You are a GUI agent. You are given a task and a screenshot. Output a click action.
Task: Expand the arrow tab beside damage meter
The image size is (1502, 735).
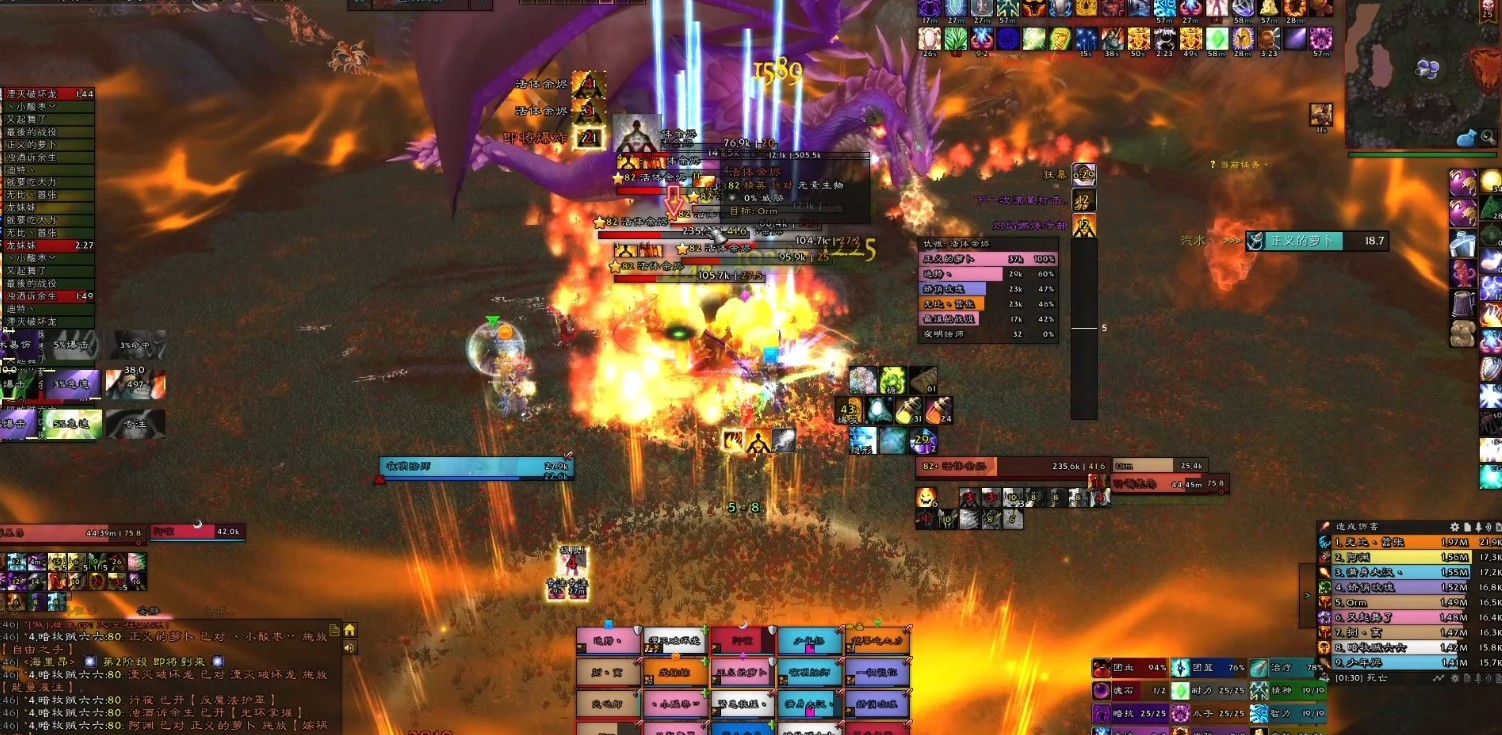pos(1307,595)
